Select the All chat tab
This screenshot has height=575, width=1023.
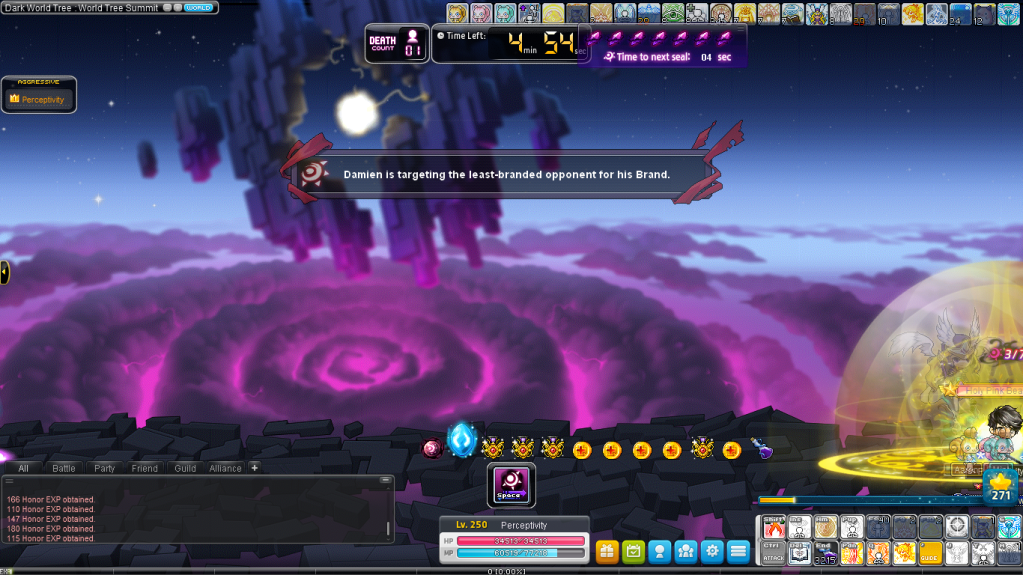(x=23, y=468)
